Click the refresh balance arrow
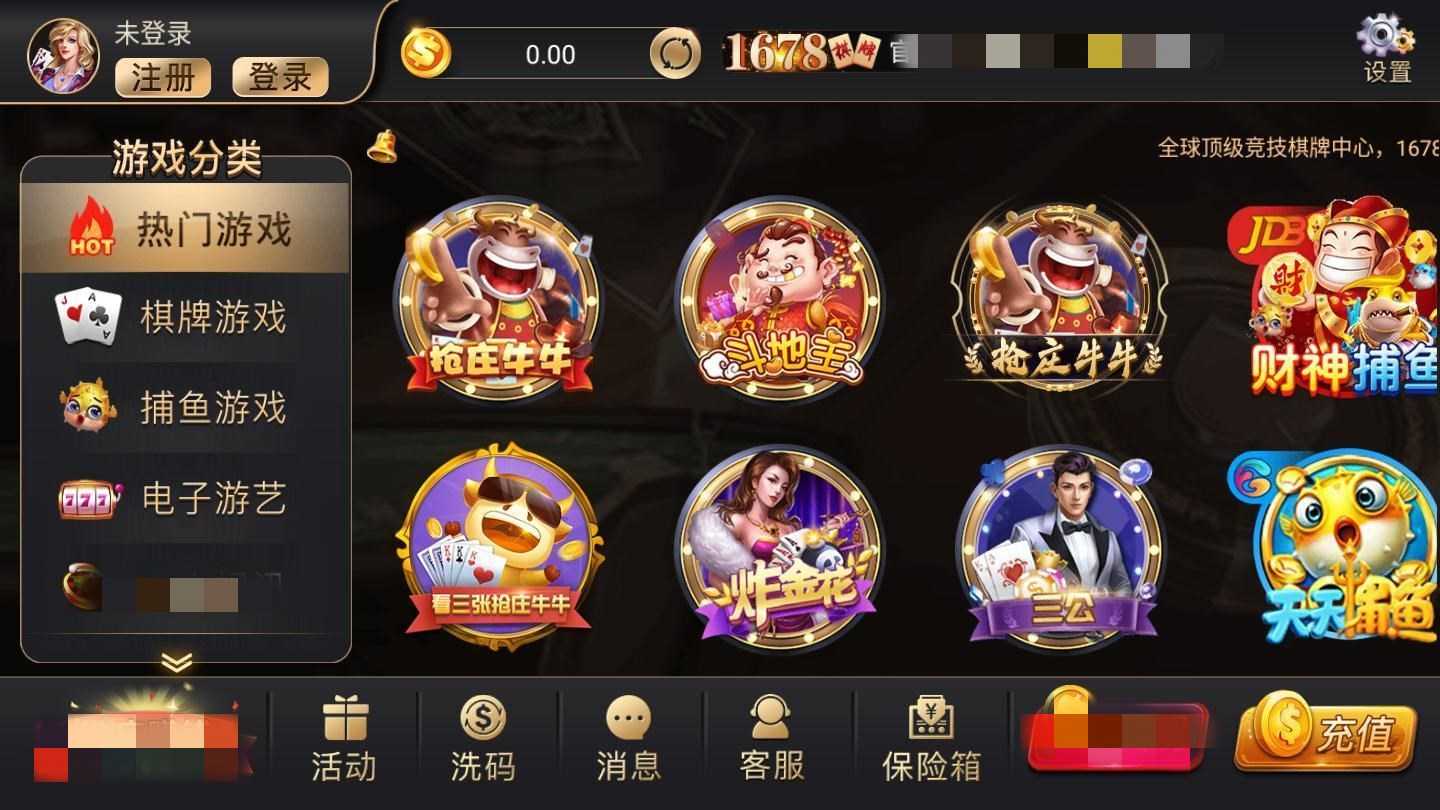This screenshot has width=1440, height=810. [676, 55]
